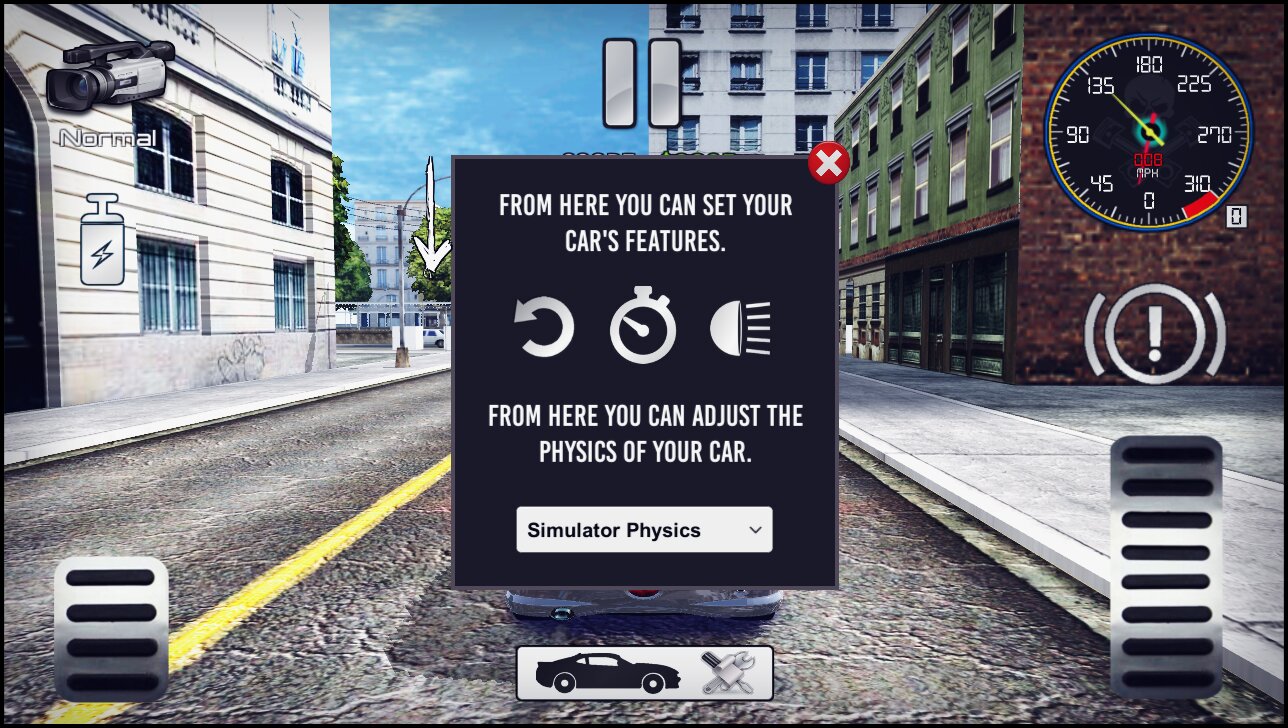Open the Simulator Physics dropdown
Image resolution: width=1288 pixels, height=728 pixels.
coord(644,530)
